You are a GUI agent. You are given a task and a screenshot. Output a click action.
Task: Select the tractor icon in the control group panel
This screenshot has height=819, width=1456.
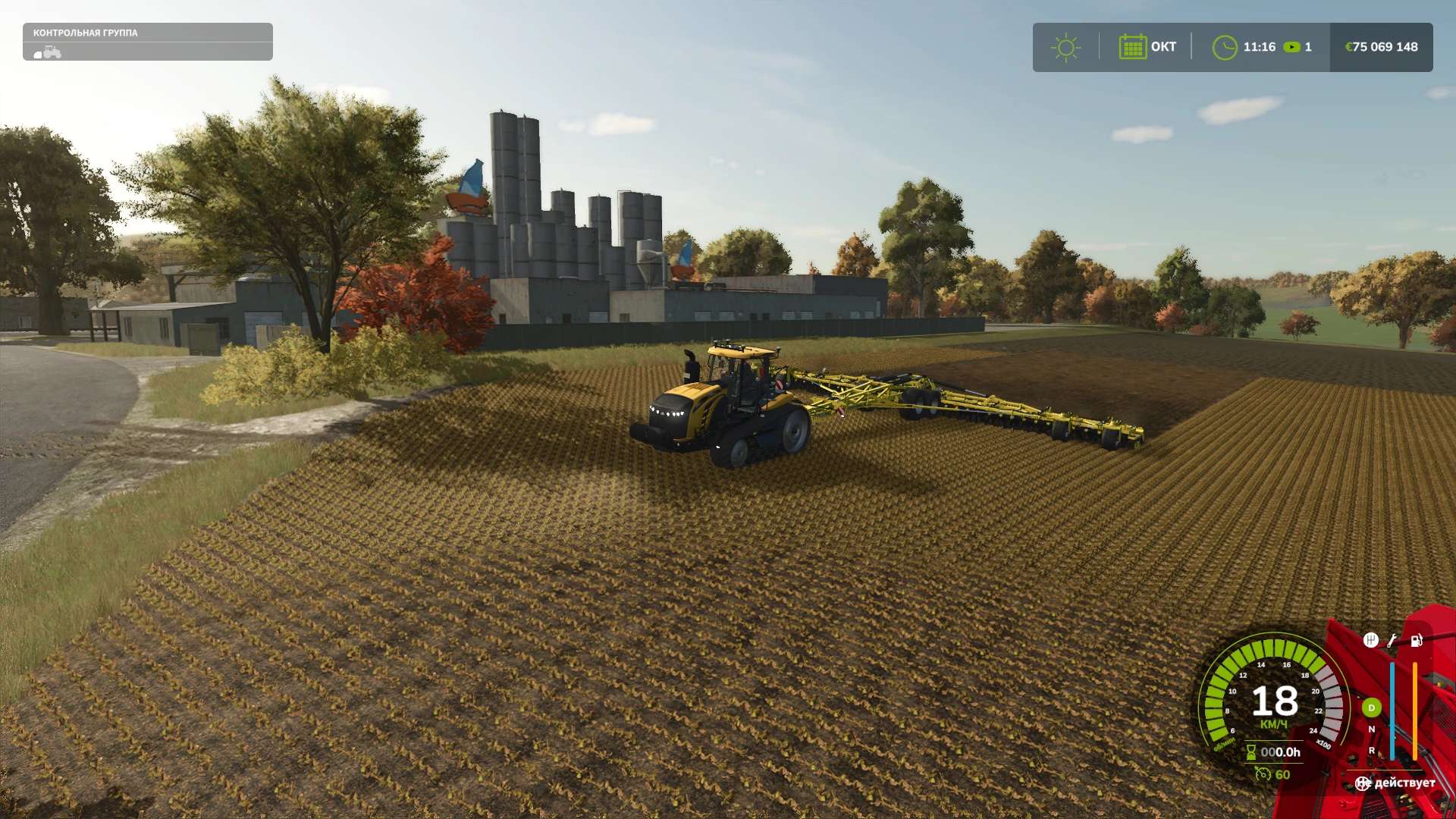pyautogui.click(x=48, y=52)
